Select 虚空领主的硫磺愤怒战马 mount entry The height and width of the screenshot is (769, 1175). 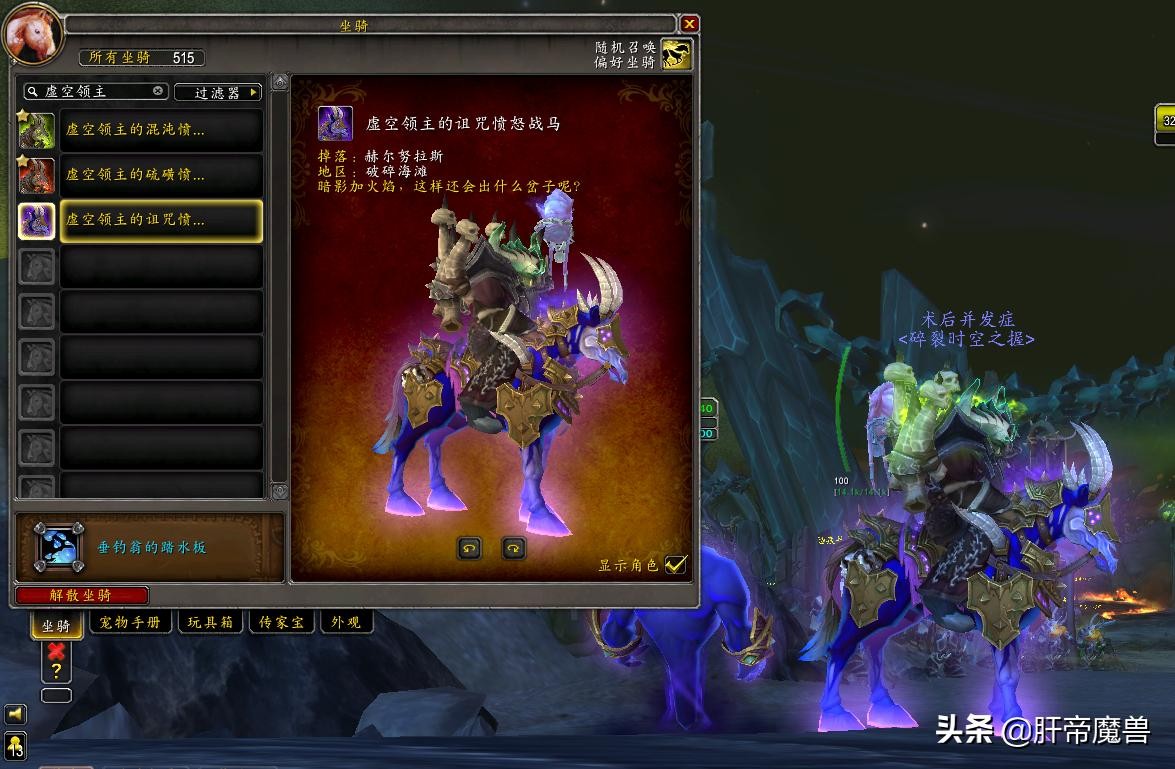click(161, 175)
